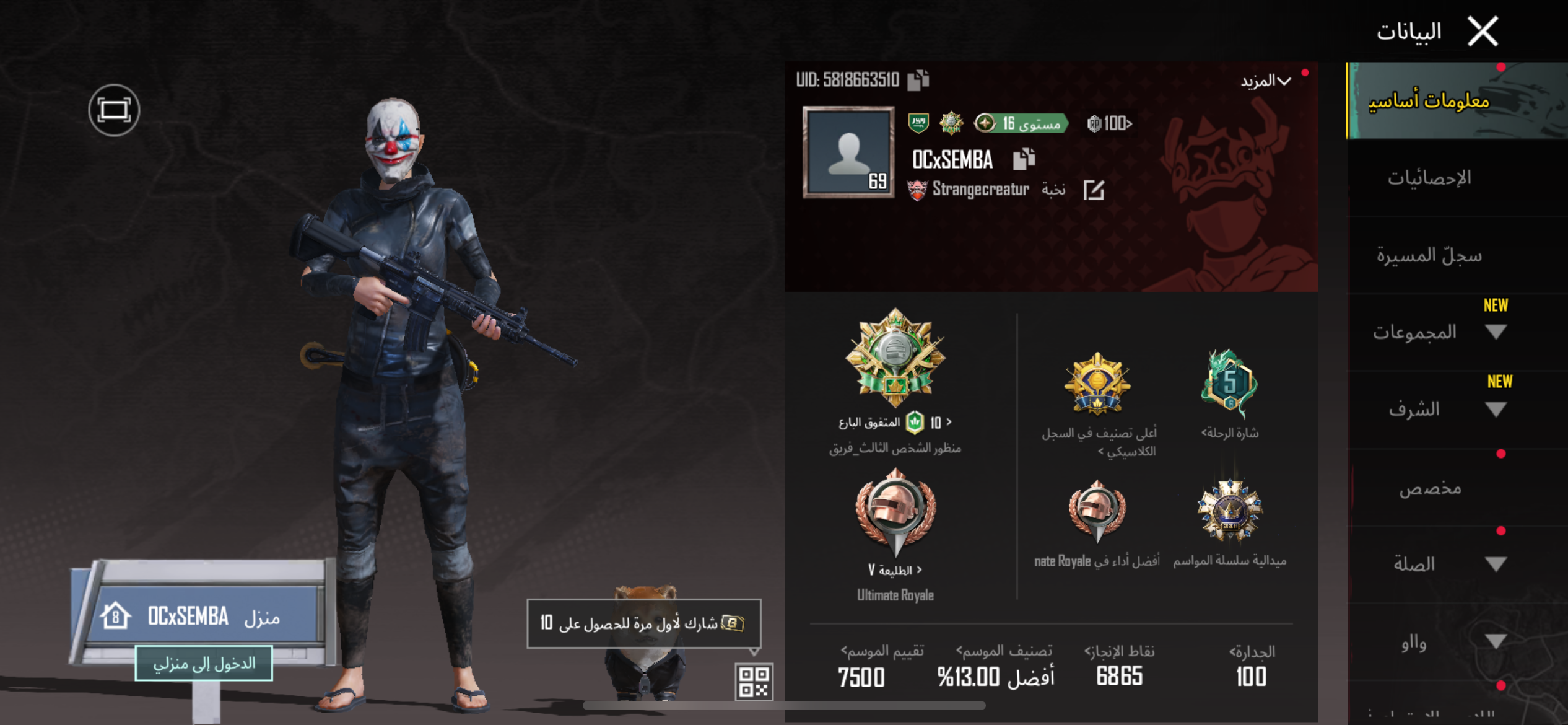The height and width of the screenshot is (725, 1568).
Task: Switch to the الإحصائيات statistics tab
Action: point(1429,178)
